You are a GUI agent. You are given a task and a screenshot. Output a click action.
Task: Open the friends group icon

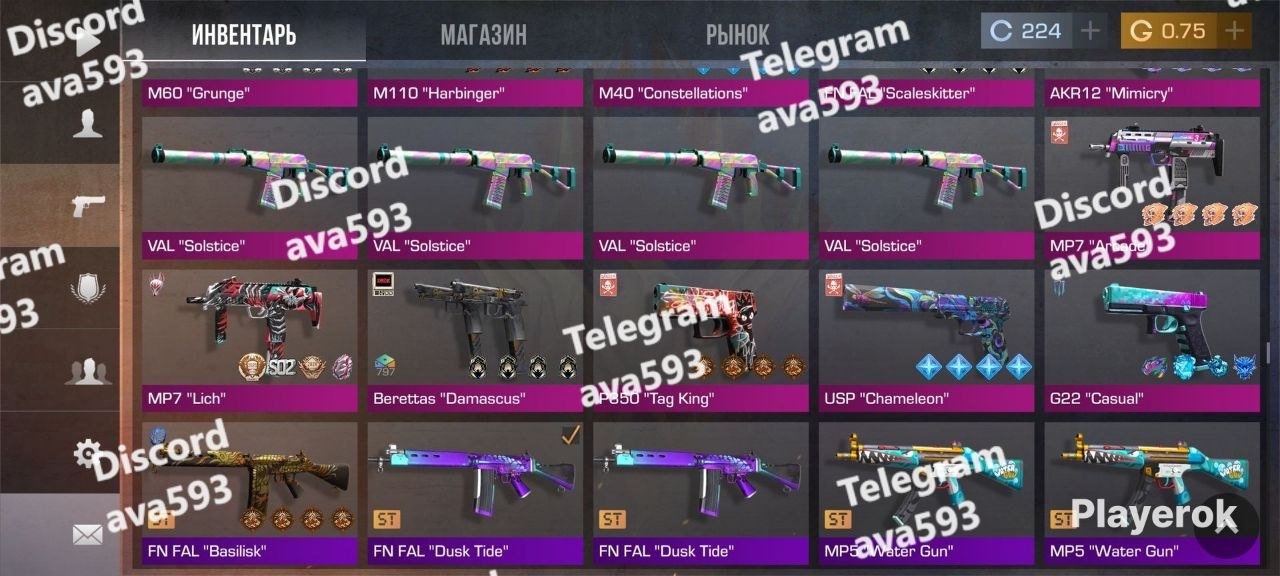point(88,372)
